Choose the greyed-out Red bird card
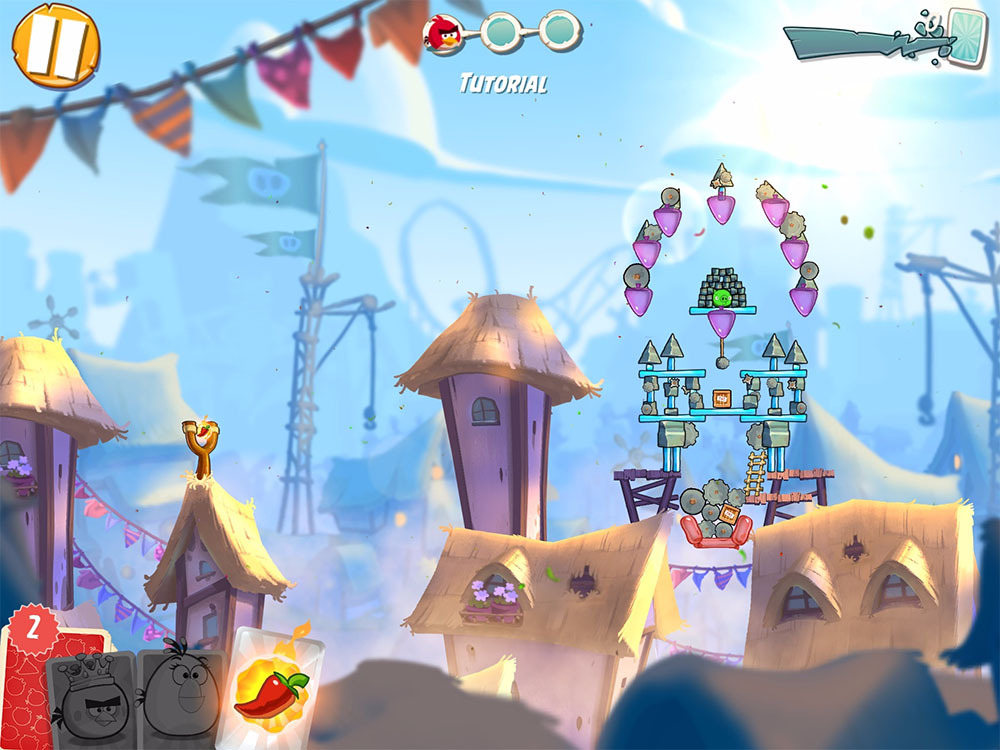 pyautogui.click(x=94, y=700)
